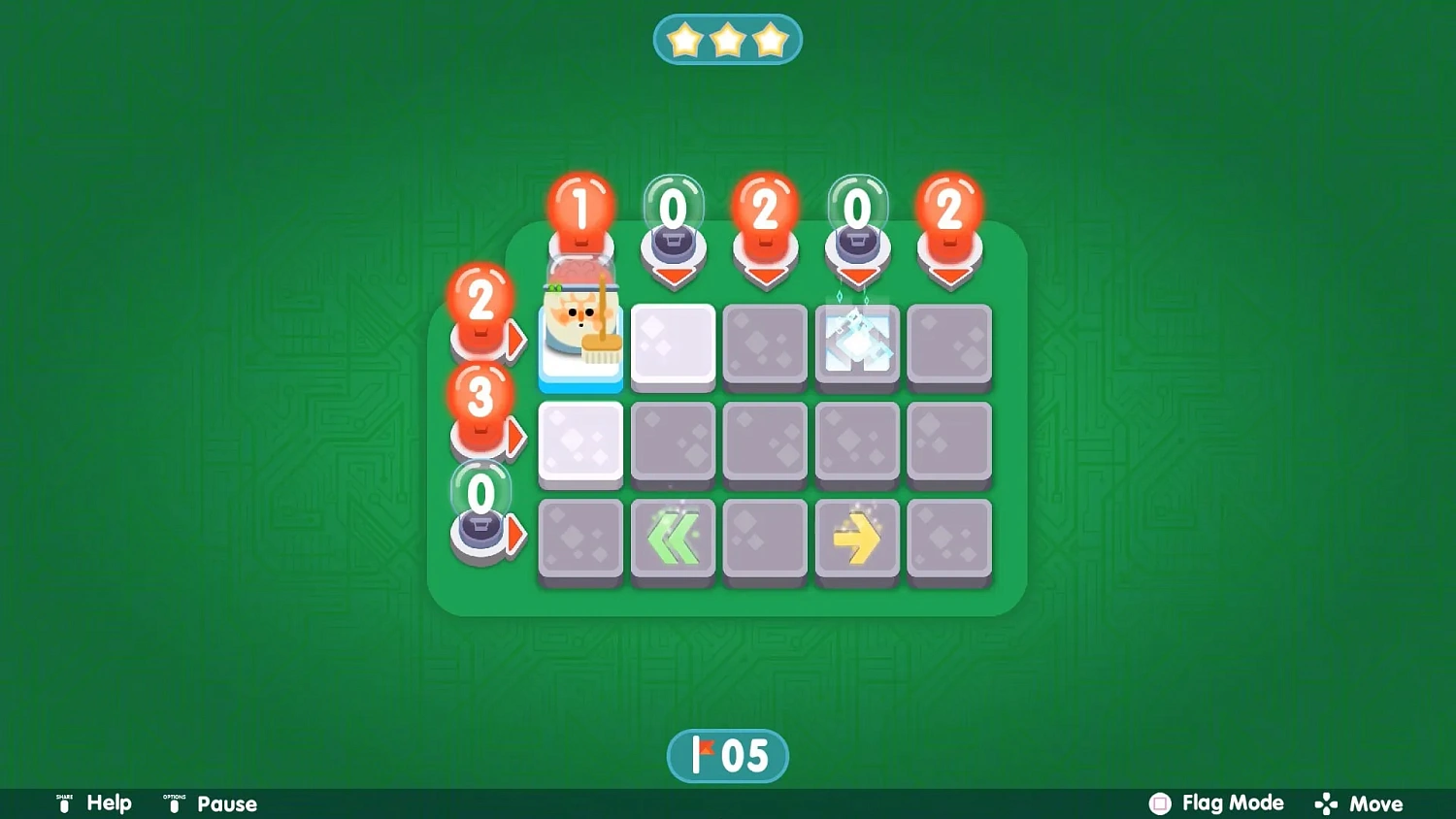Open the Pause menu
This screenshot has width=1456, height=819.
click(x=226, y=803)
